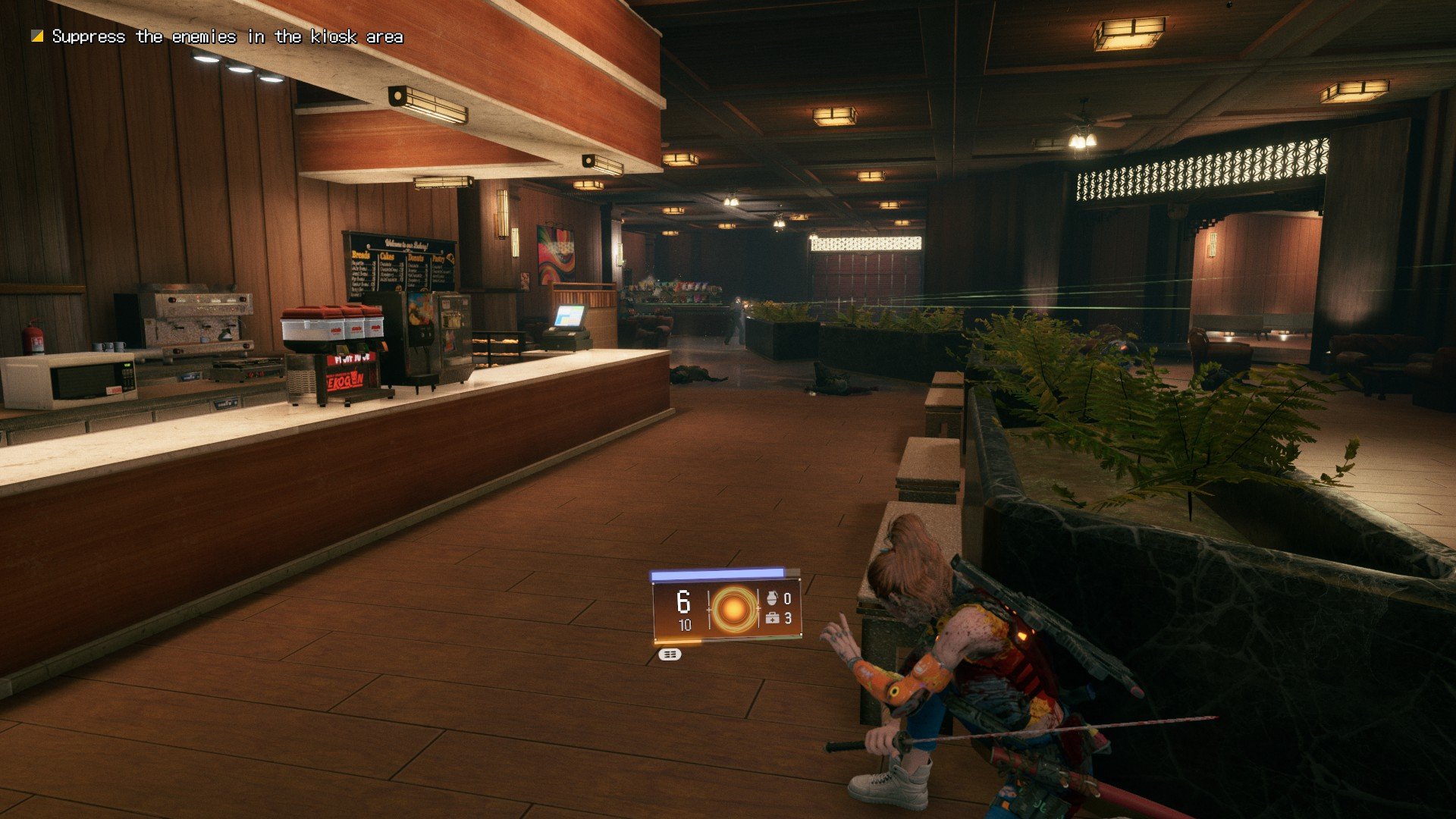Use the medkit icon in the HUD
The width and height of the screenshot is (1456, 819).
773,619
